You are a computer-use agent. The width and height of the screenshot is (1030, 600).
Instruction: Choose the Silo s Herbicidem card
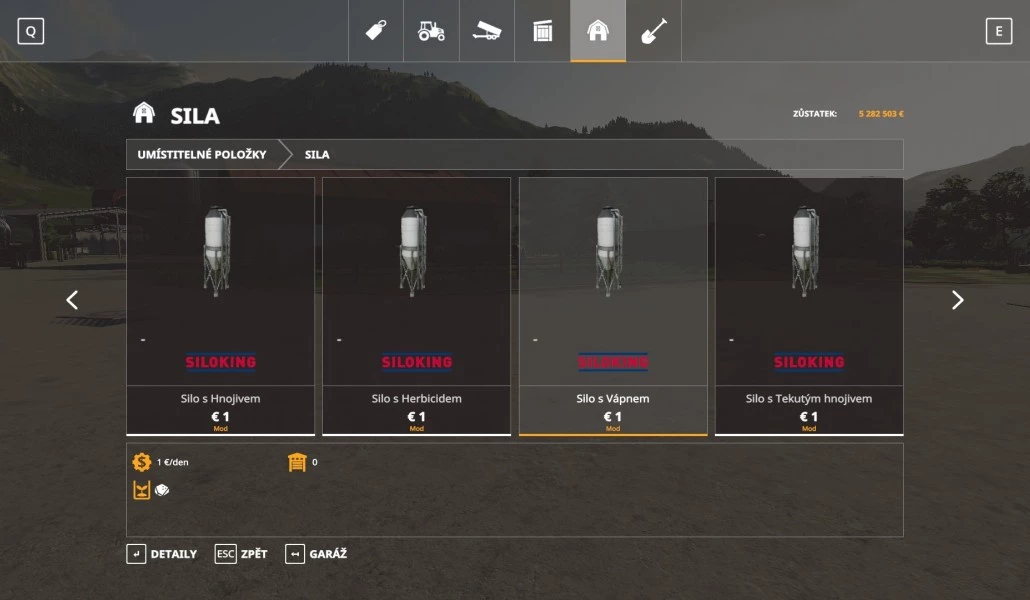pyautogui.click(x=416, y=305)
